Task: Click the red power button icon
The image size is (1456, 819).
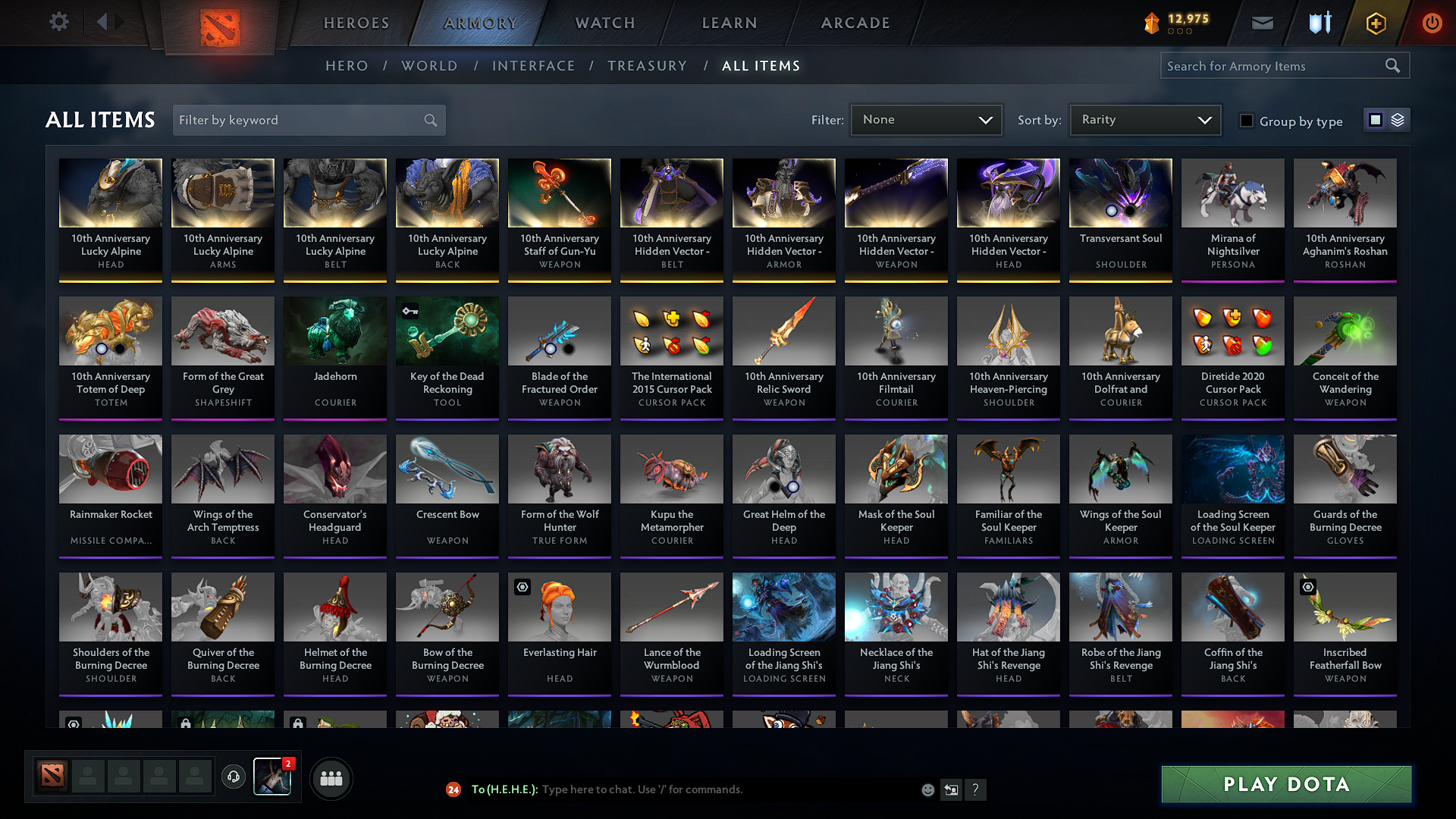Action: tap(1432, 23)
